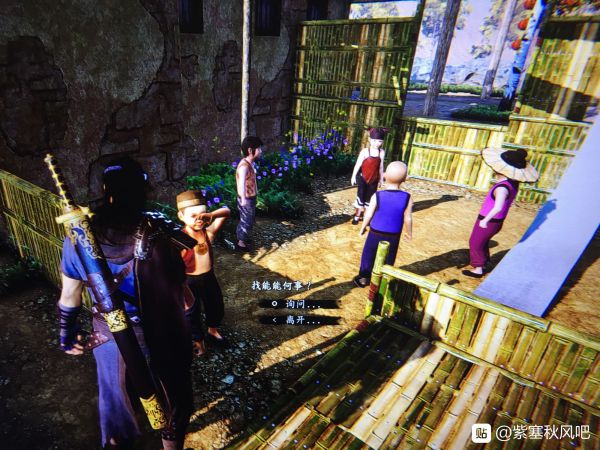Select the 离开 (Leave) dialogue option
This screenshot has height=450, width=600.
pyautogui.click(x=296, y=320)
